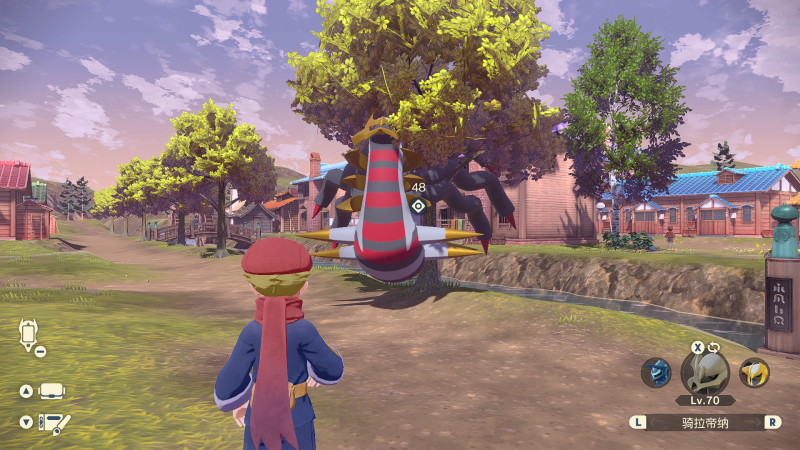Open the Pokédex notebook with brush icon

coord(52,423)
